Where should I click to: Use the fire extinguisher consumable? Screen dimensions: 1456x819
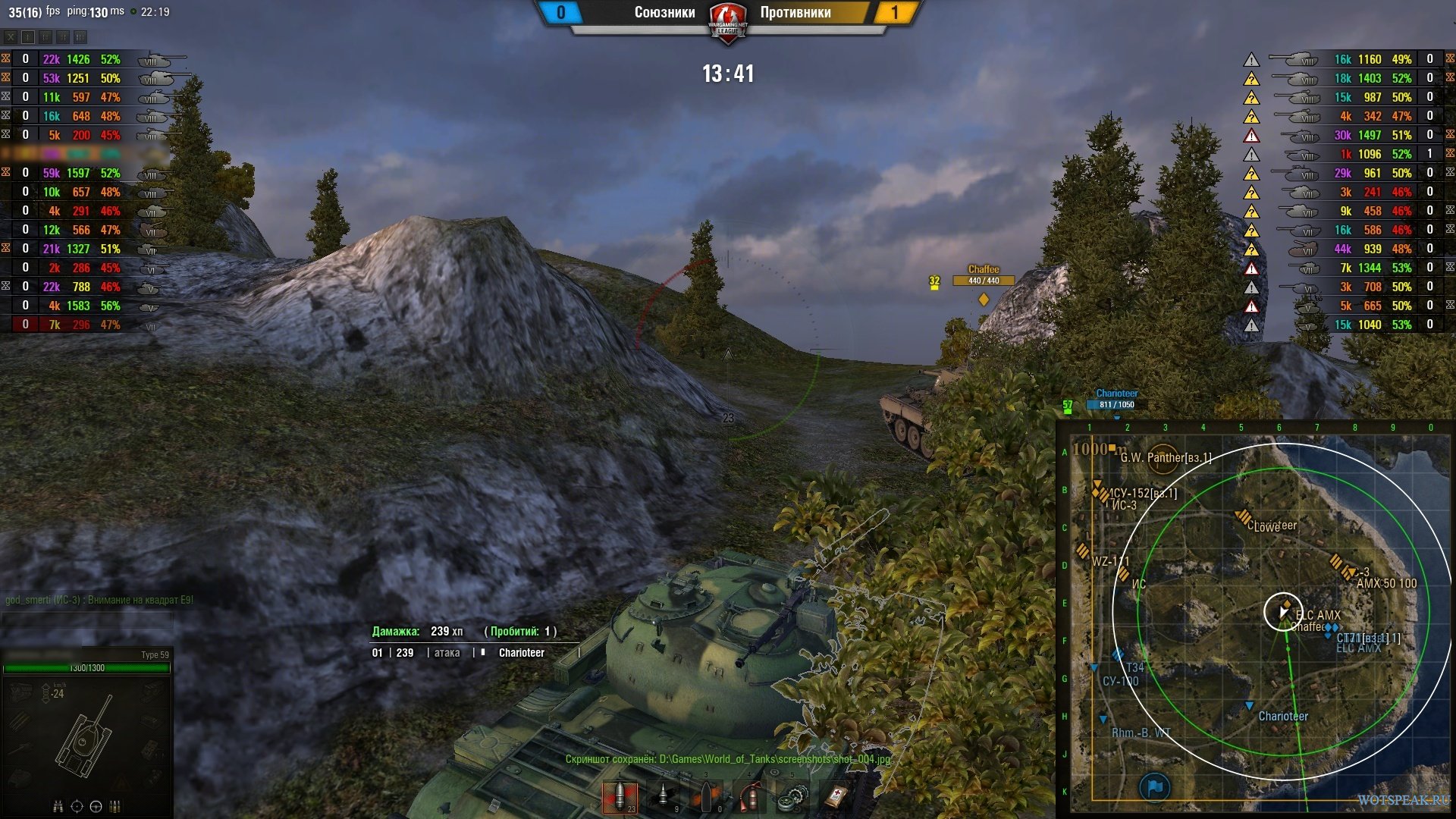[x=750, y=796]
